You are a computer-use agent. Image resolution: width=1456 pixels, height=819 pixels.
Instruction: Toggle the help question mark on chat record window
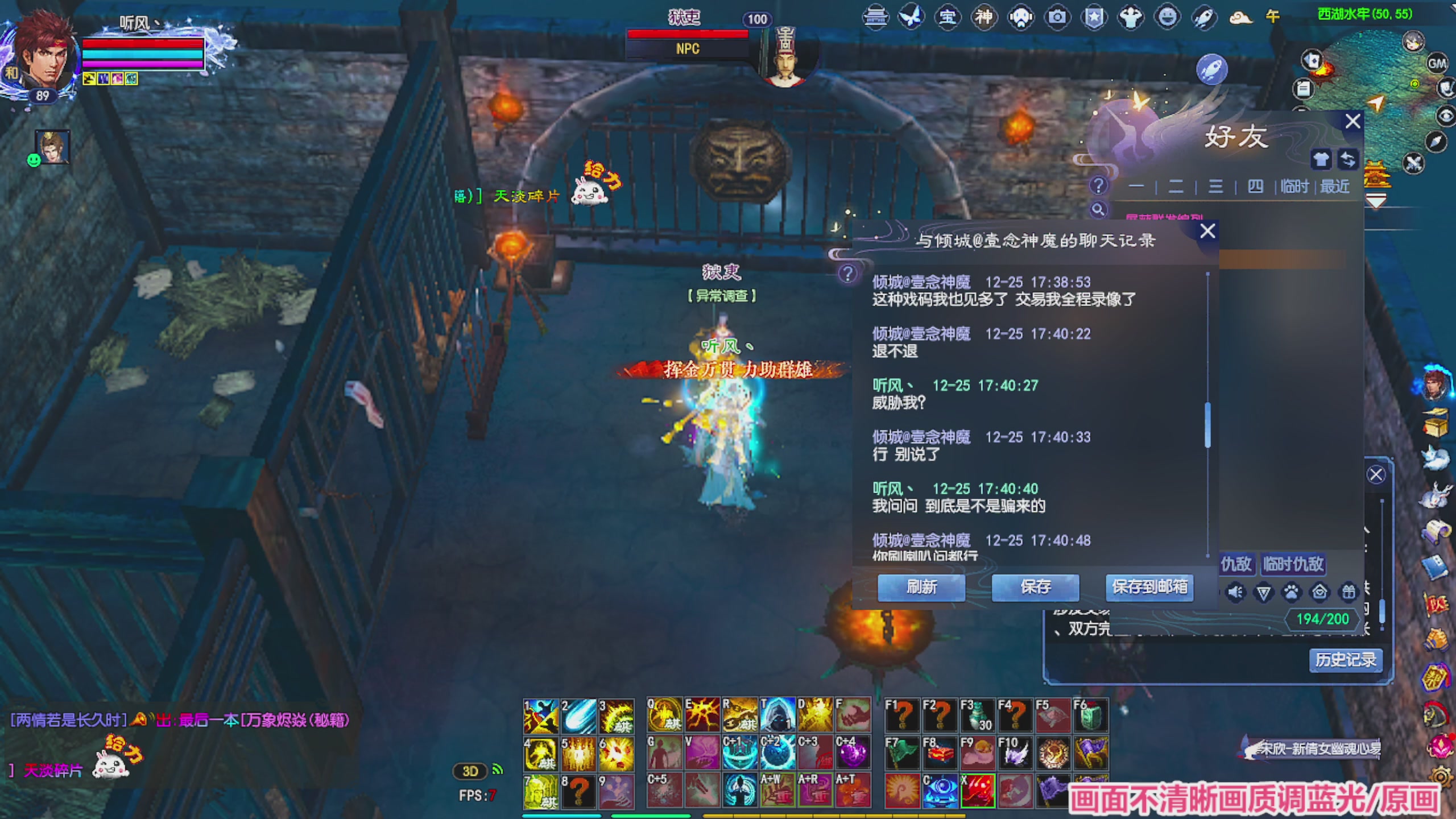(x=849, y=273)
